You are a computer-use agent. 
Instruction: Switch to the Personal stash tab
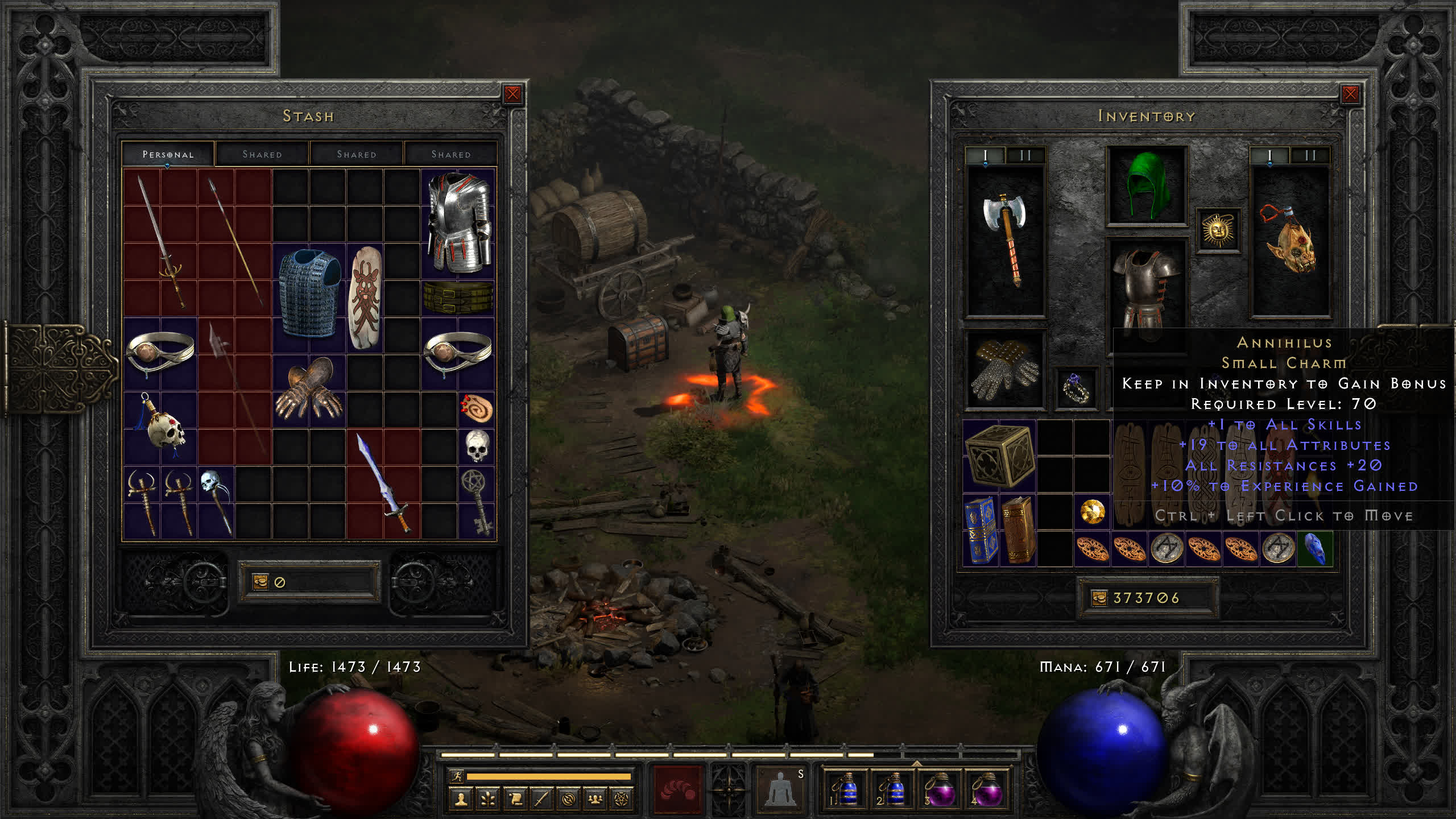pos(168,154)
